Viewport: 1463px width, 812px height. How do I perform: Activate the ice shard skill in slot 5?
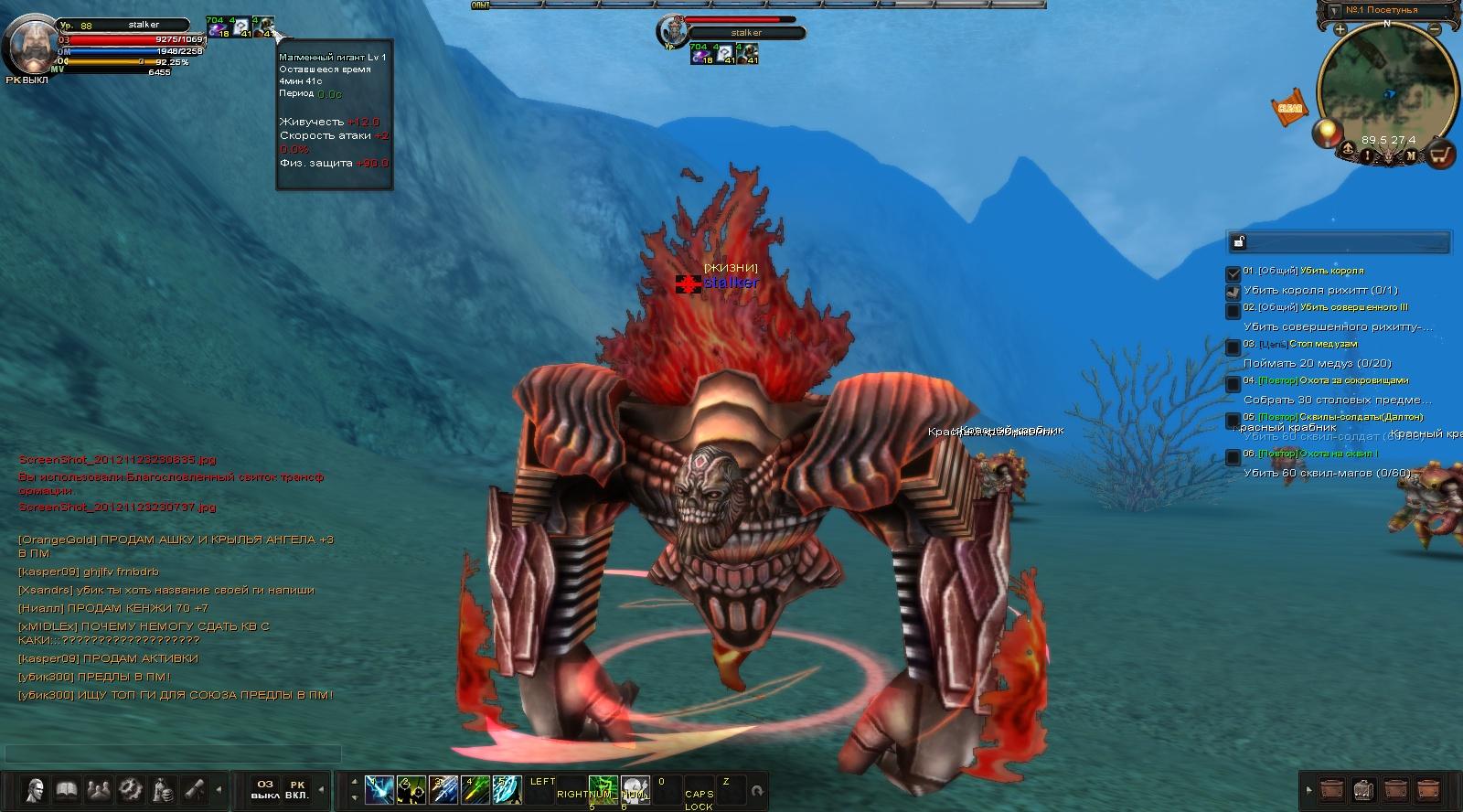click(507, 789)
